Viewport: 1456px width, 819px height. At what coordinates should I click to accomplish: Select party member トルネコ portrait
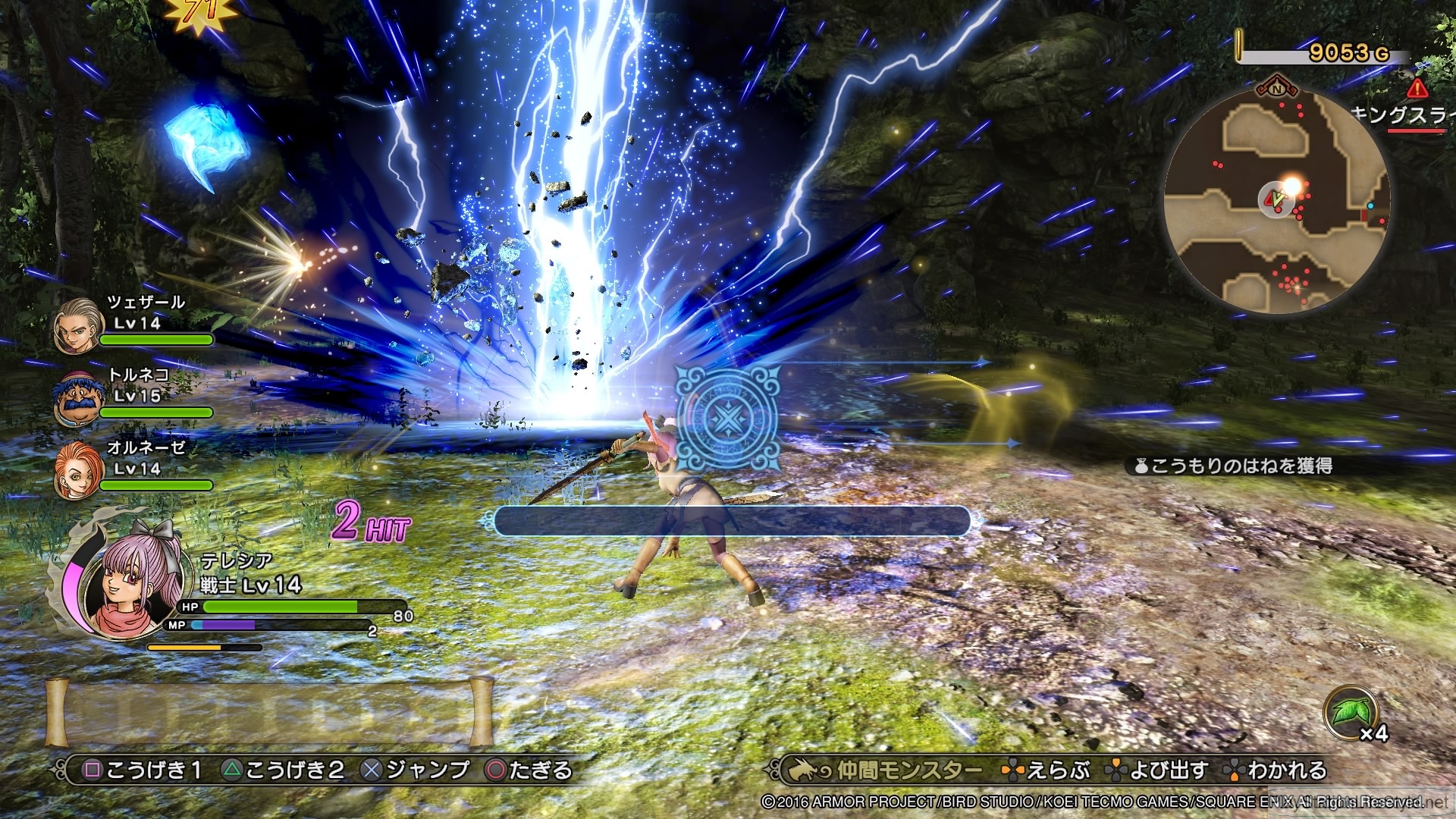[77, 397]
